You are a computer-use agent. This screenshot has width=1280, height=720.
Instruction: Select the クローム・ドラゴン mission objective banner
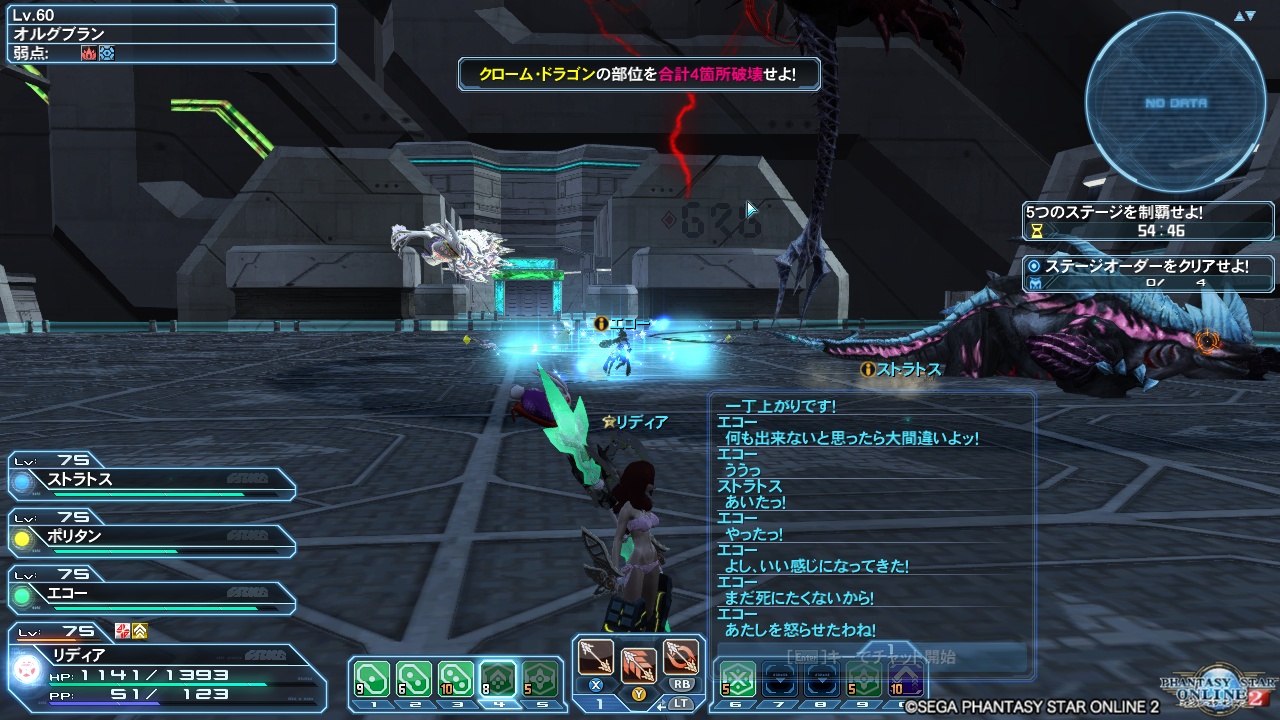(x=638, y=74)
